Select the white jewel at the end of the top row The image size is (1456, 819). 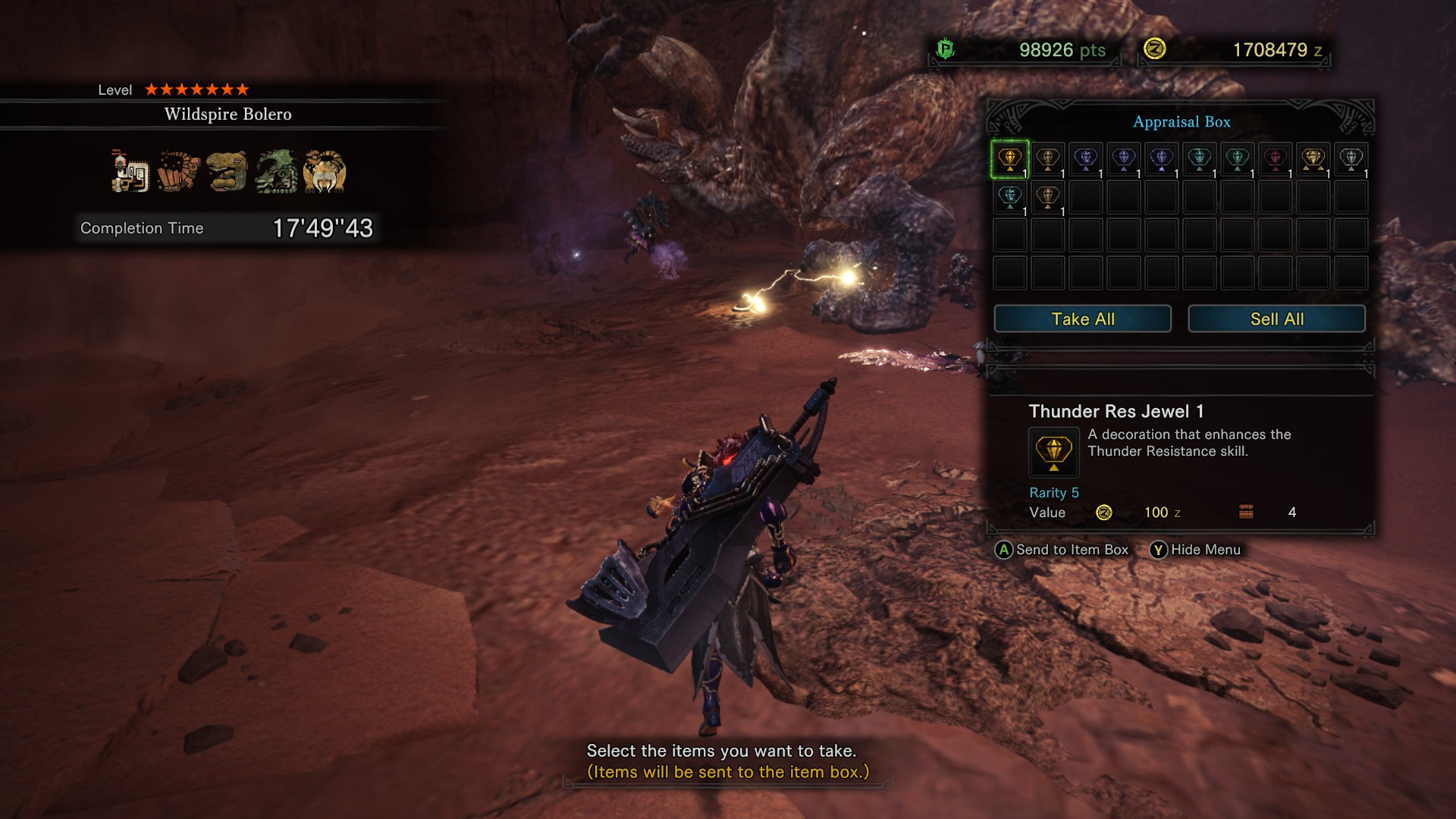click(1352, 160)
